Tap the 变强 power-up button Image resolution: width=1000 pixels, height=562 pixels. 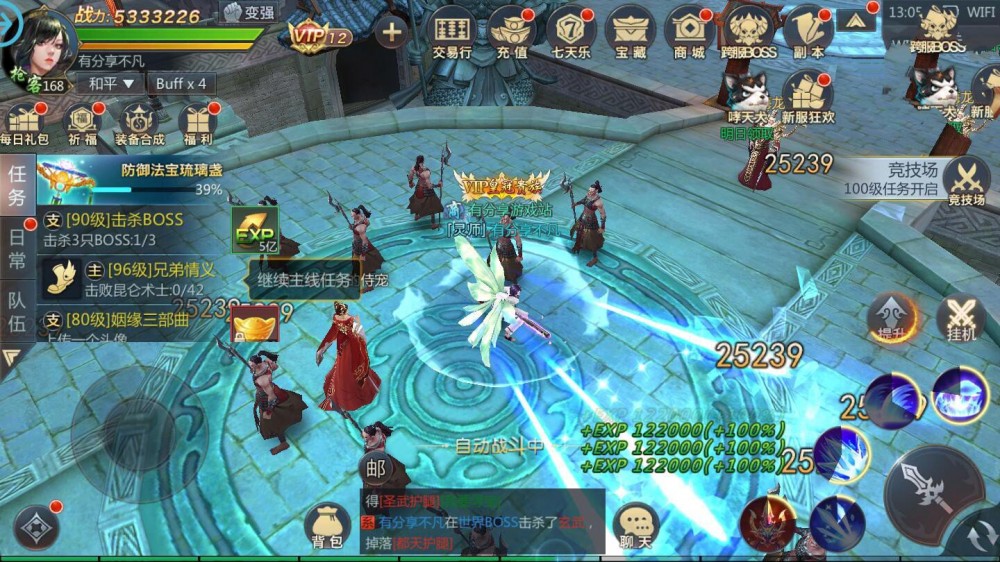click(248, 13)
